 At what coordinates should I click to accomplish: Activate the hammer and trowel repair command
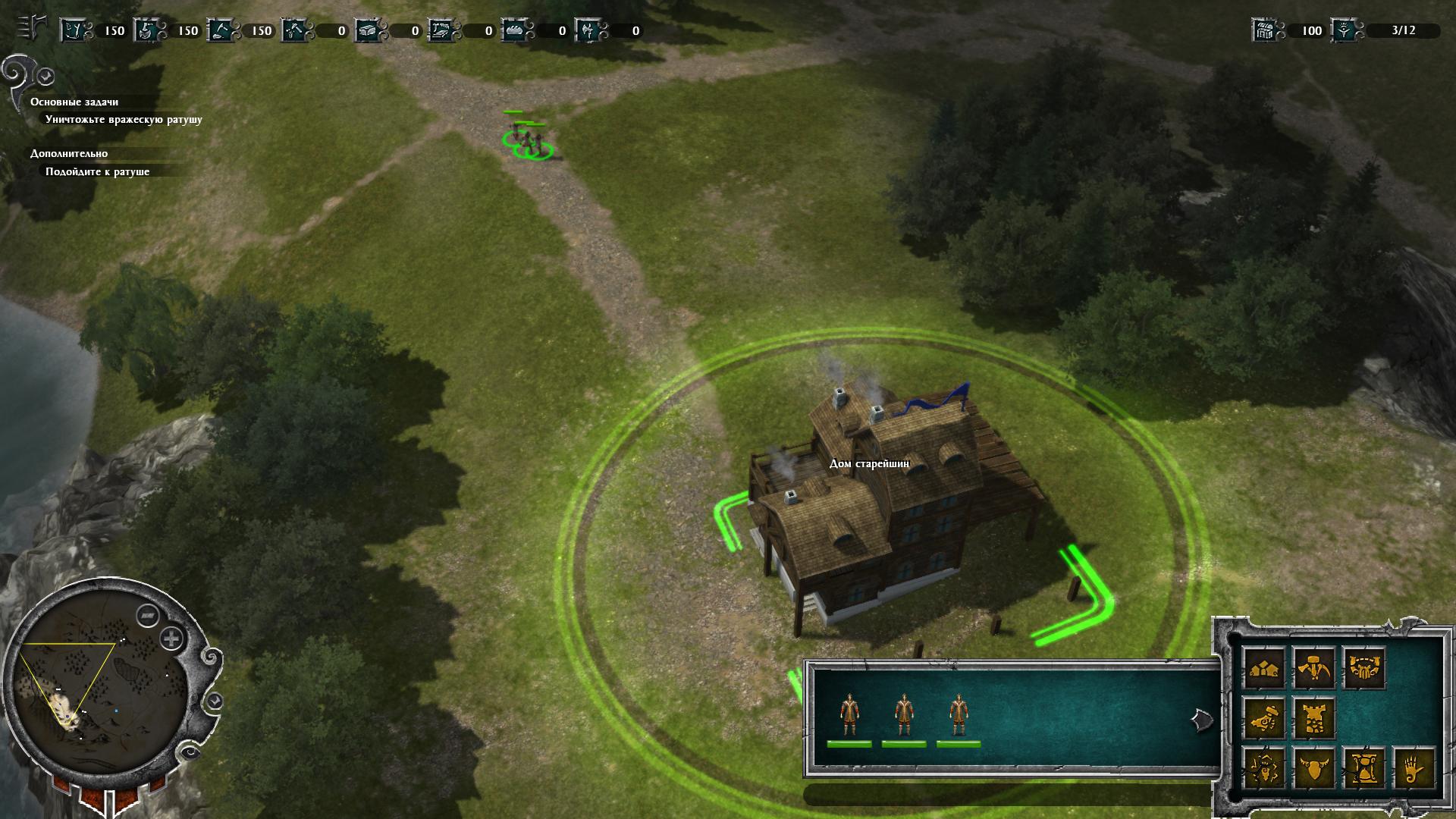point(1265,718)
